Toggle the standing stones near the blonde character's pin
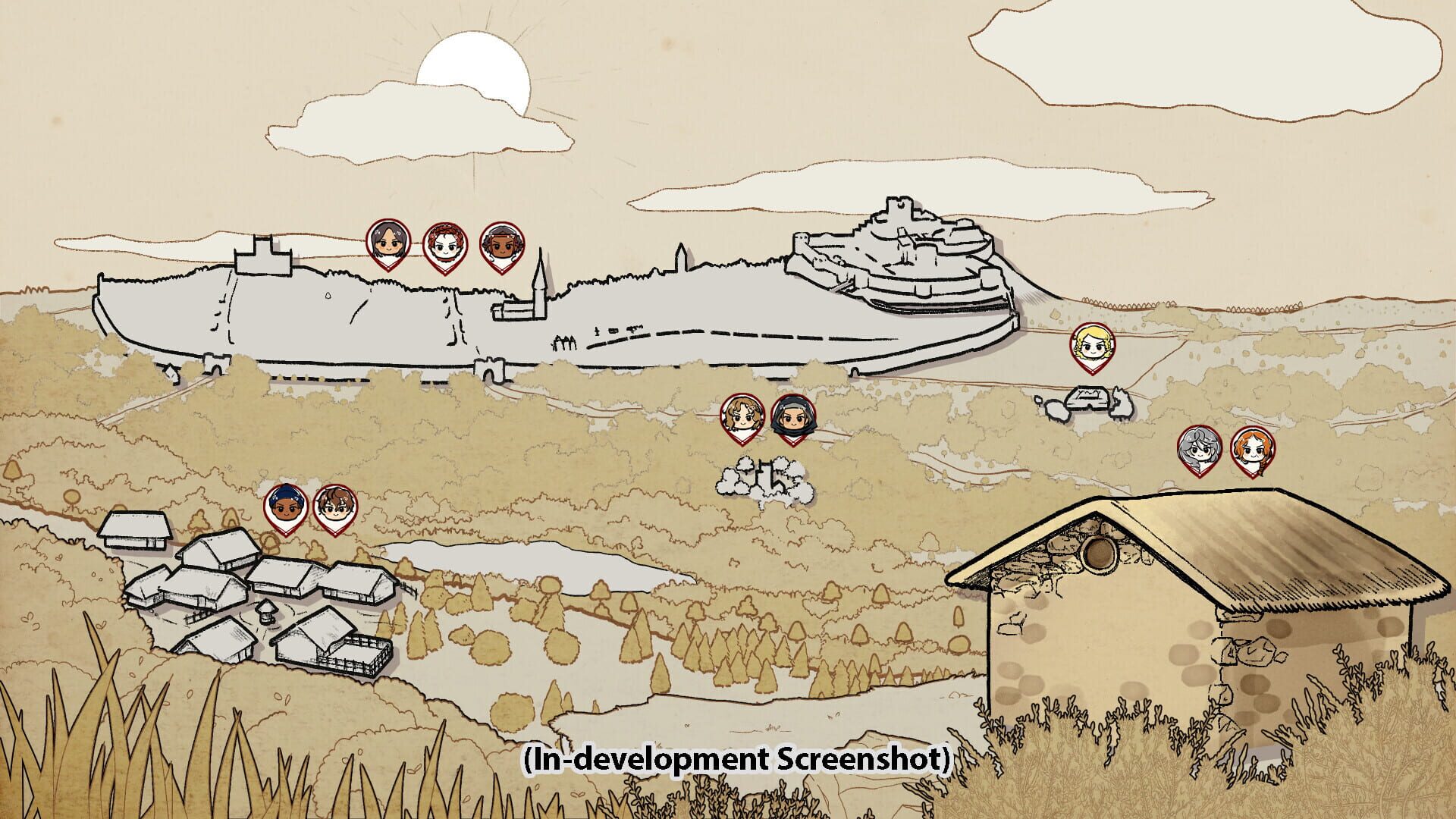This screenshot has width=1456, height=819. click(1086, 398)
